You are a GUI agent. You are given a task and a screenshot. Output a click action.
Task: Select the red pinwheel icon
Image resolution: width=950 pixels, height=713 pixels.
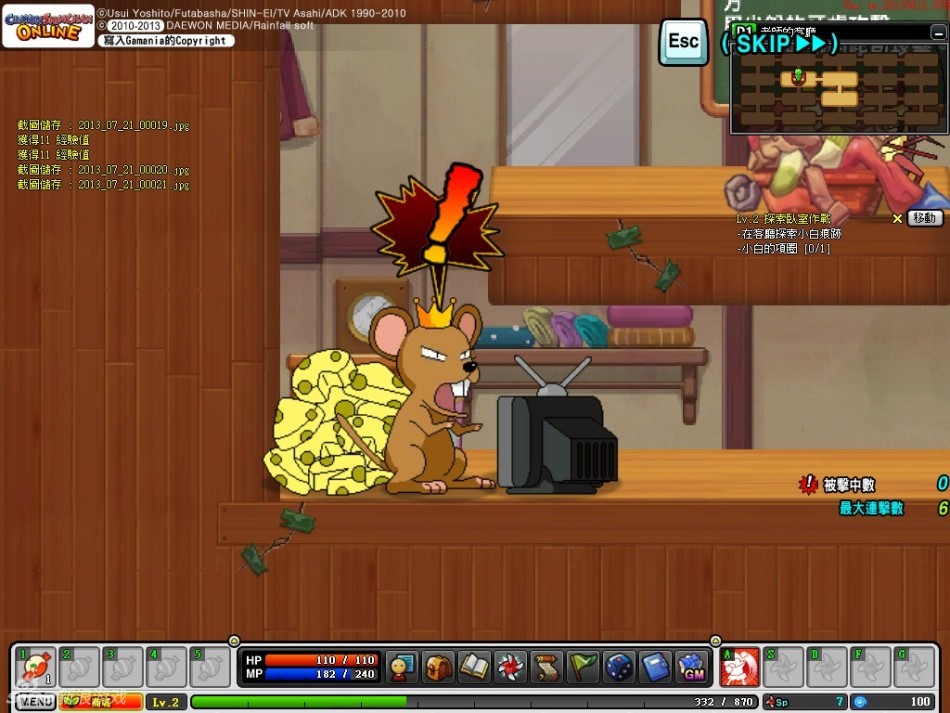pos(510,667)
